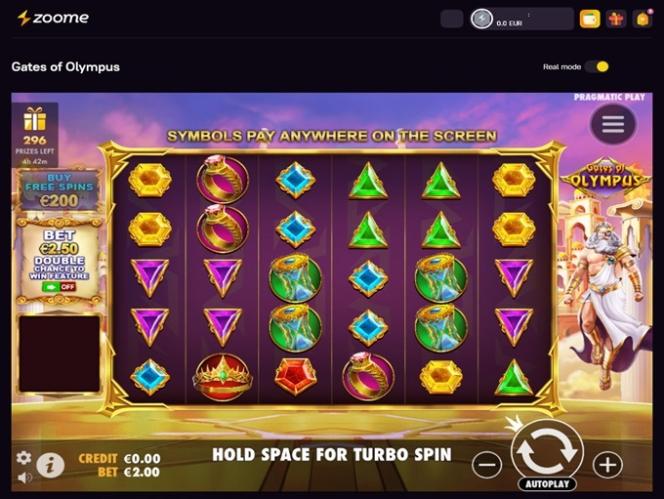Screen dimensions: 664x499
Task: Switch off the Real mode toggle
Action: pos(597,67)
